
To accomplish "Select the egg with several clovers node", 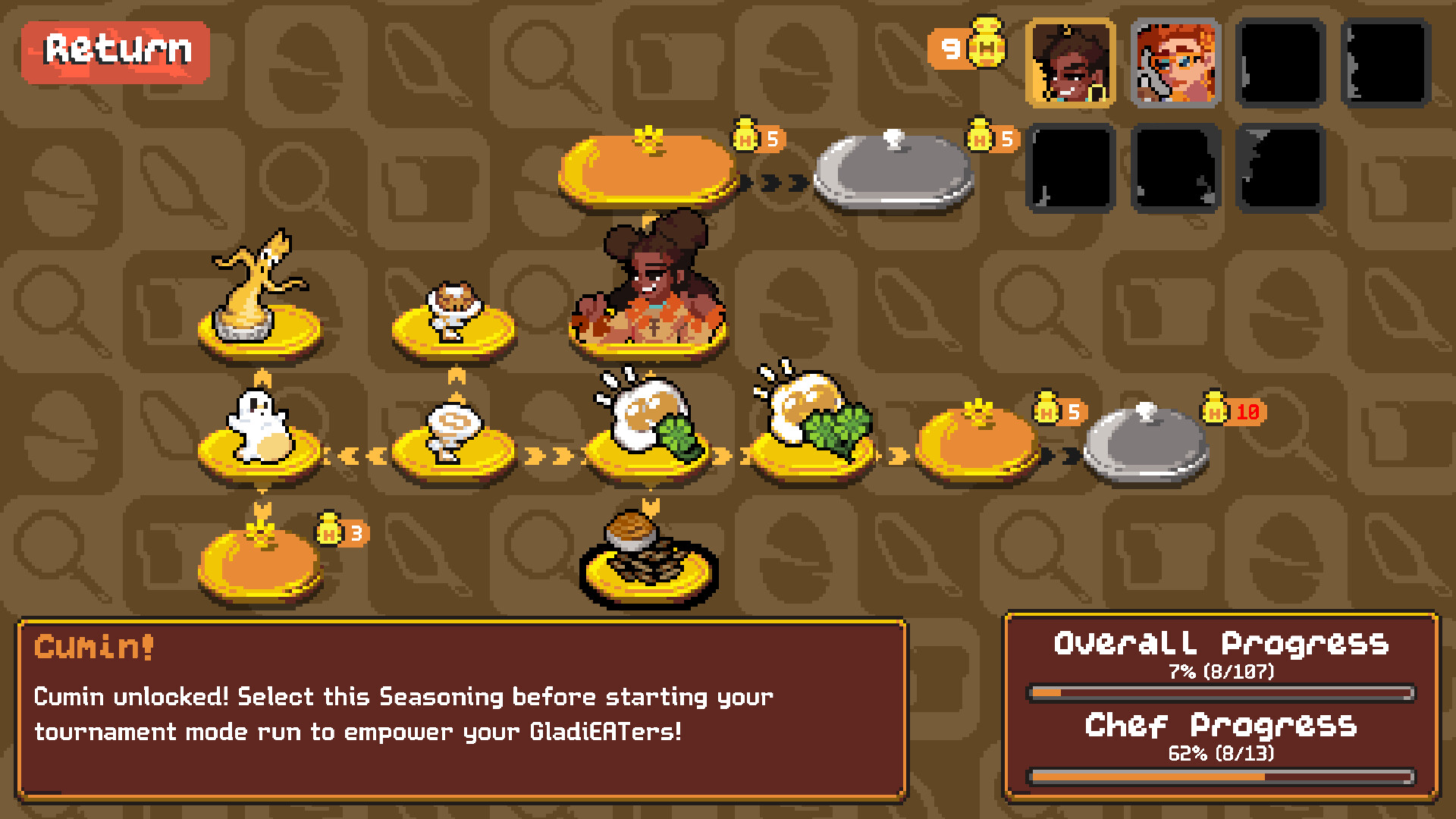I will tap(813, 421).
